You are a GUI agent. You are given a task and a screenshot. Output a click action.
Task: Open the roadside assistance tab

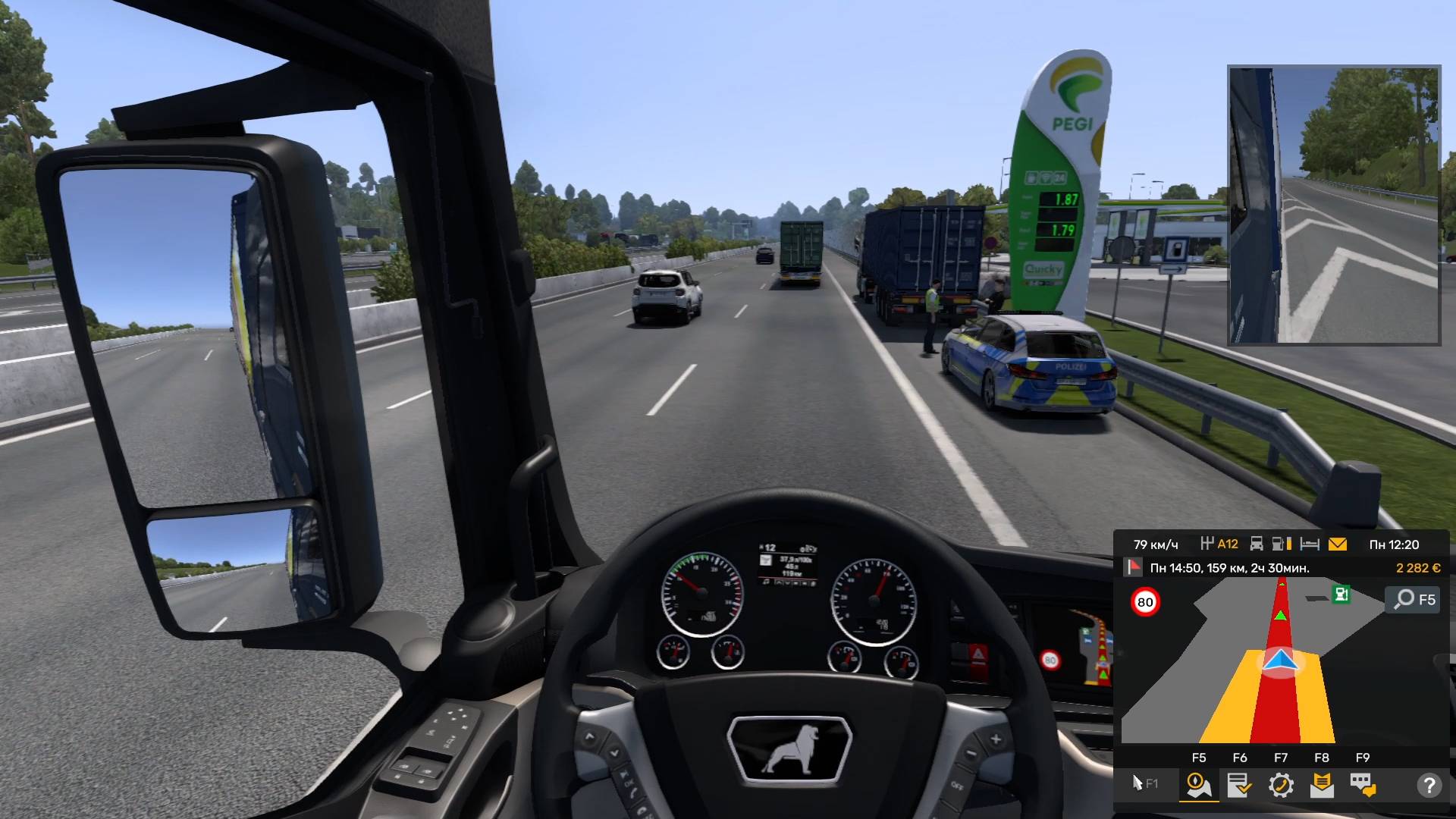point(1281,785)
